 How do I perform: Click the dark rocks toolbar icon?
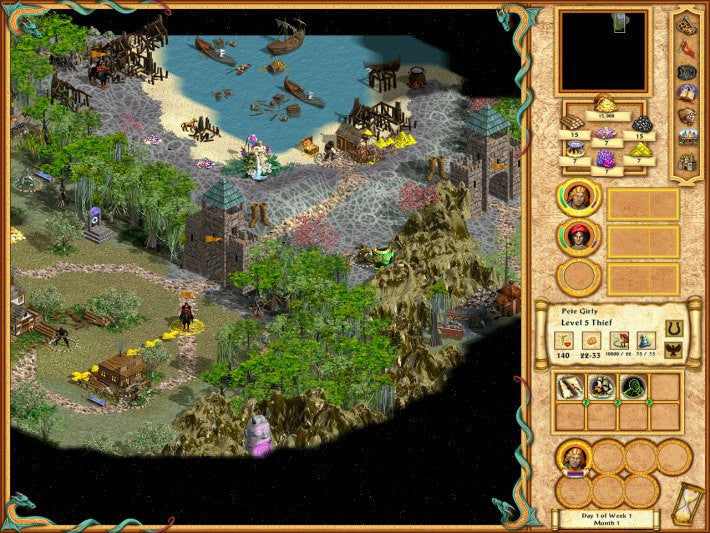687,70
